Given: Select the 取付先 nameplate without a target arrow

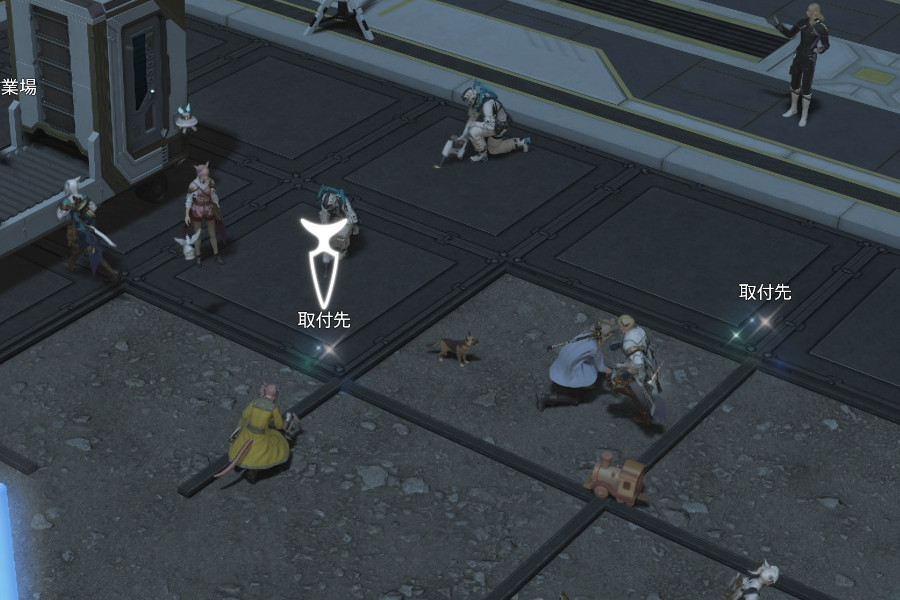Looking at the screenshot, I should [764, 293].
